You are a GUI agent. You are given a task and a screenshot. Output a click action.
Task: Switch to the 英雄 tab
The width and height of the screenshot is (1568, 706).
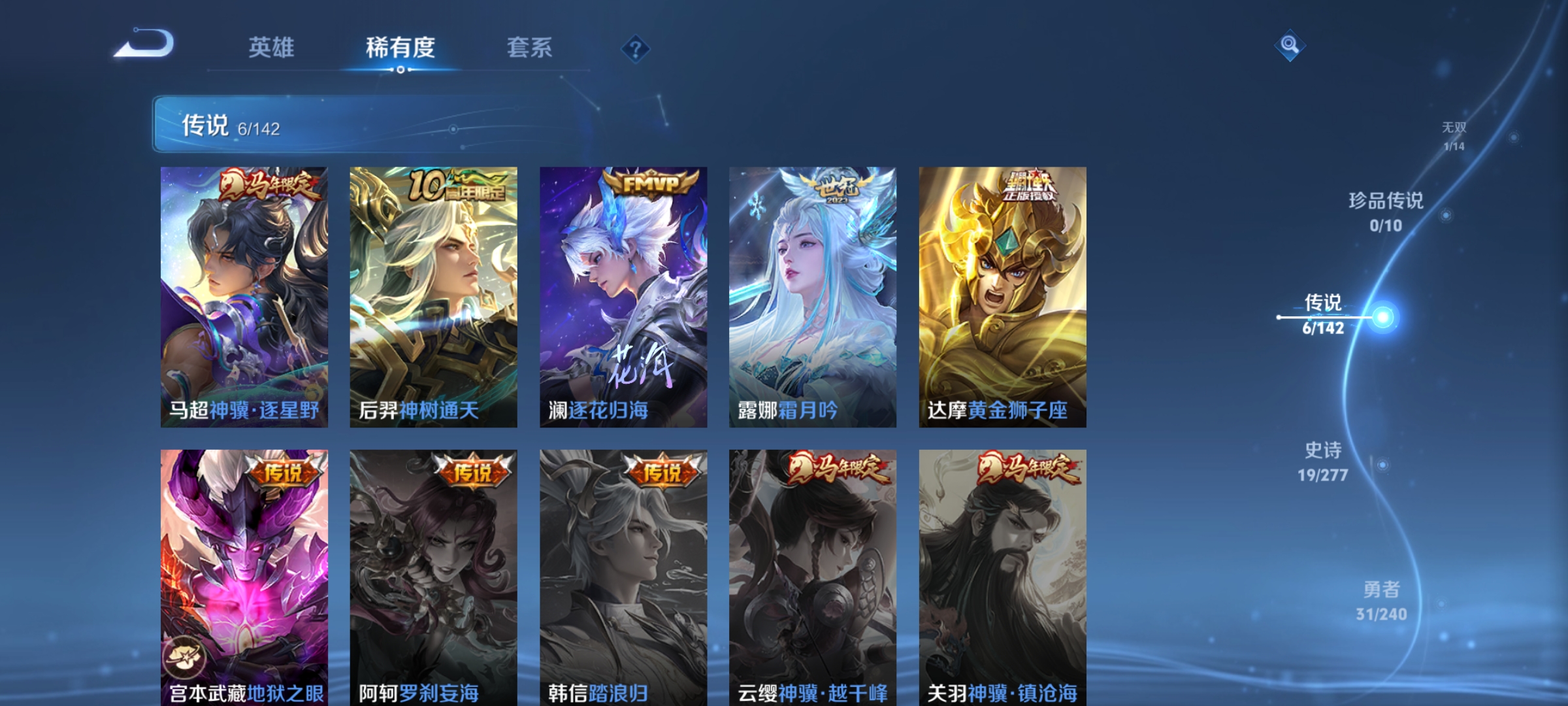coord(272,47)
